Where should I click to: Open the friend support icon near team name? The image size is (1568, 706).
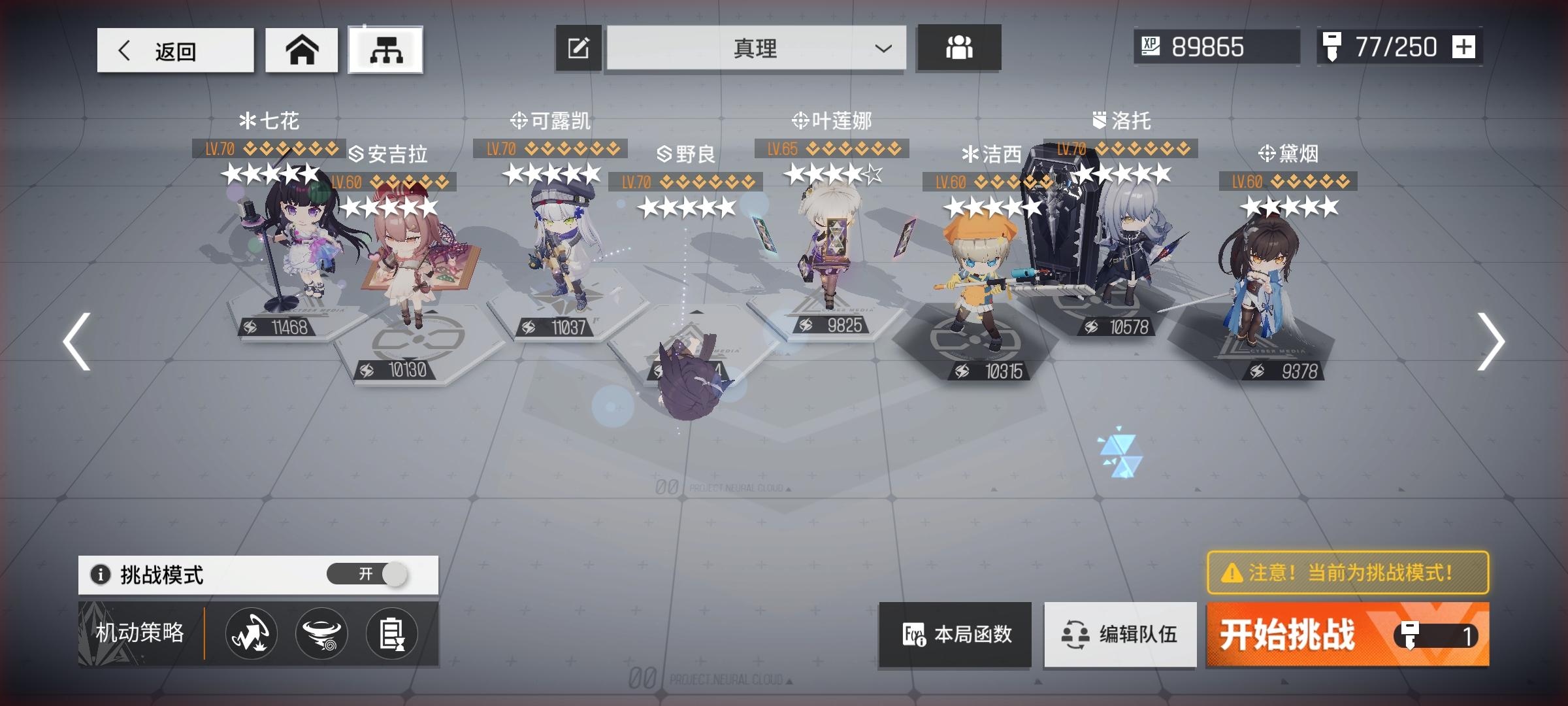958,48
